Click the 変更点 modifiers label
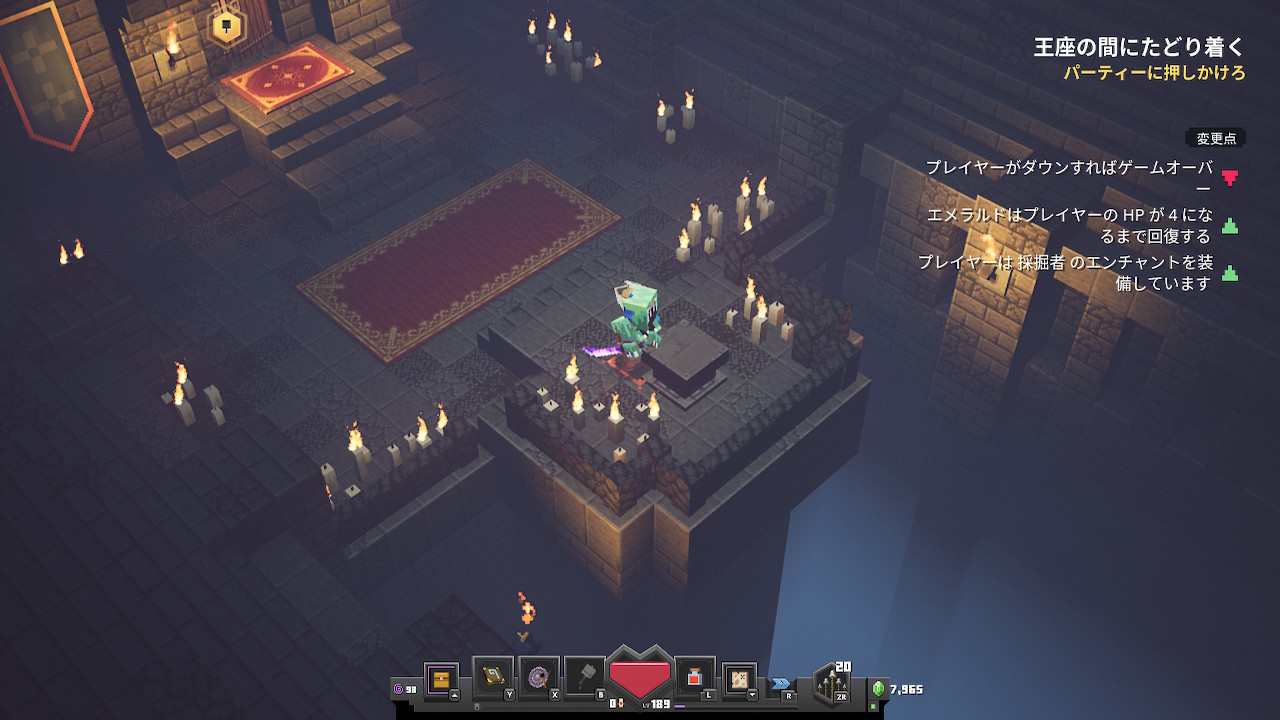1280x720 pixels. [1217, 138]
